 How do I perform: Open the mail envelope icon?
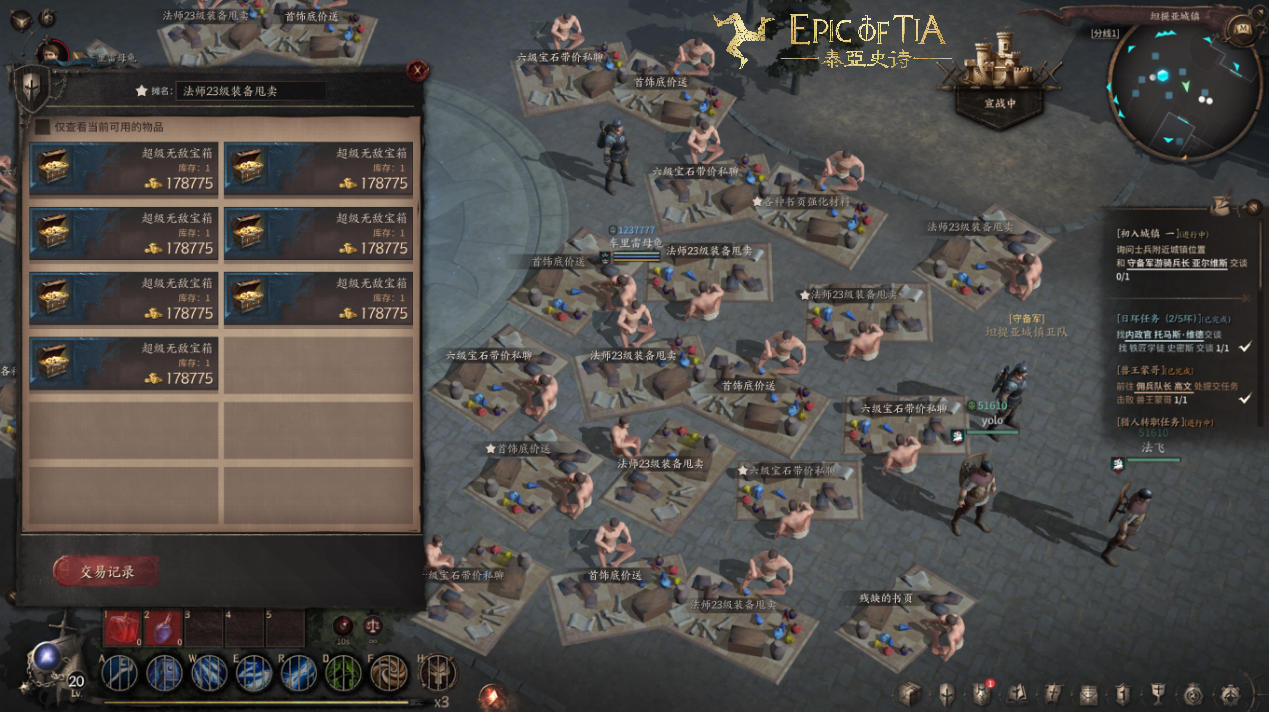(1088, 693)
